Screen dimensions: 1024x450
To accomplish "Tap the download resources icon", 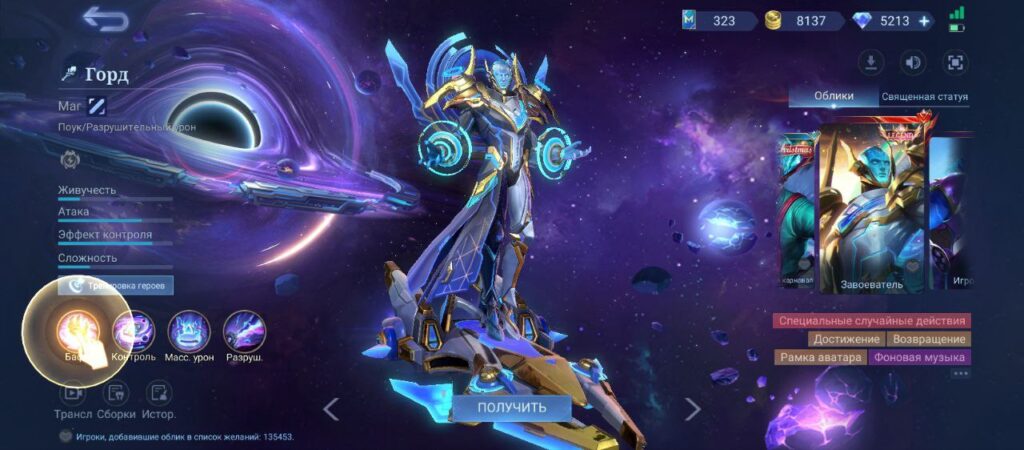I will click(x=872, y=63).
